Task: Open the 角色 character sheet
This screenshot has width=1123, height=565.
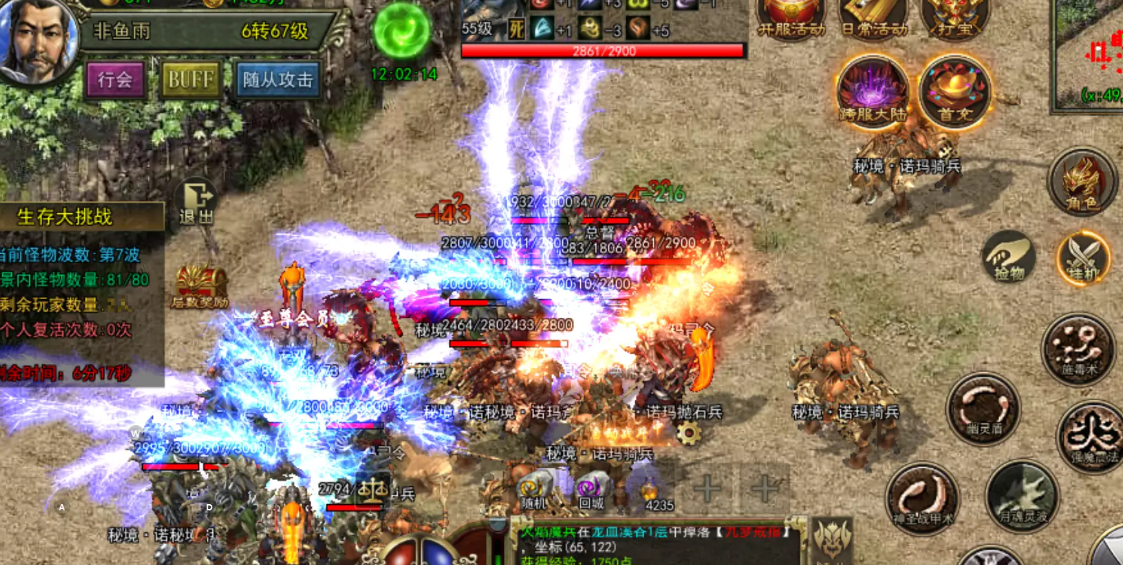Action: click(1083, 183)
